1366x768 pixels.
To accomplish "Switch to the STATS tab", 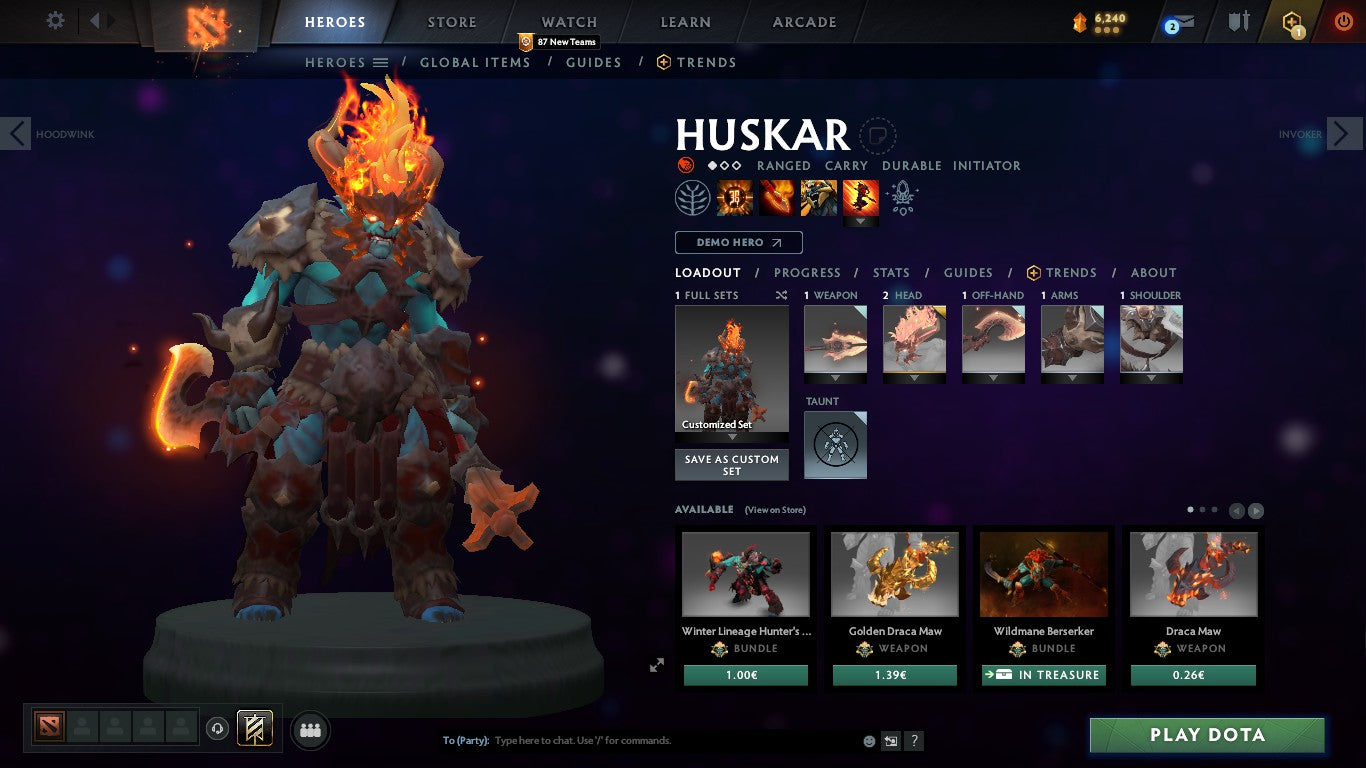I will coord(890,272).
